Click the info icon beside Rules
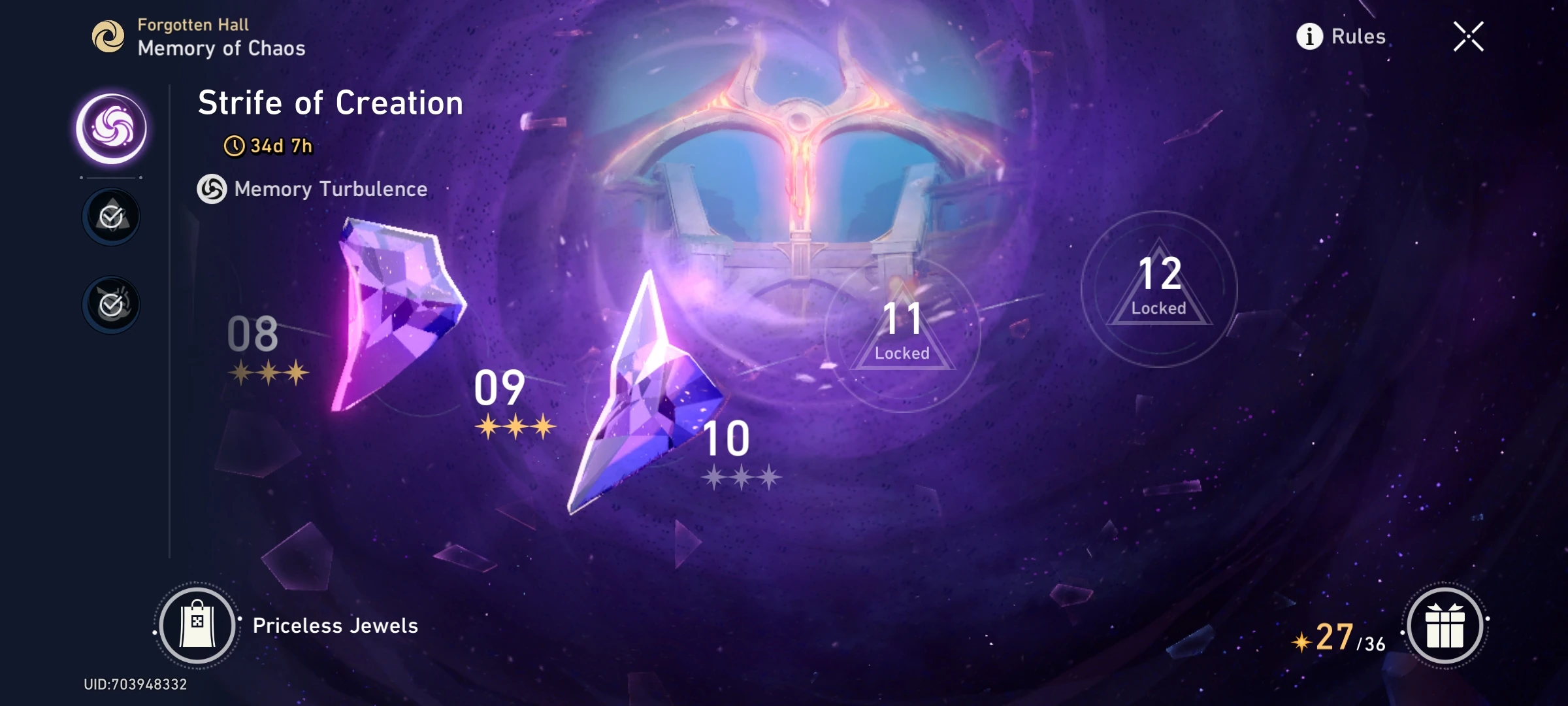The image size is (1568, 706). [1309, 37]
